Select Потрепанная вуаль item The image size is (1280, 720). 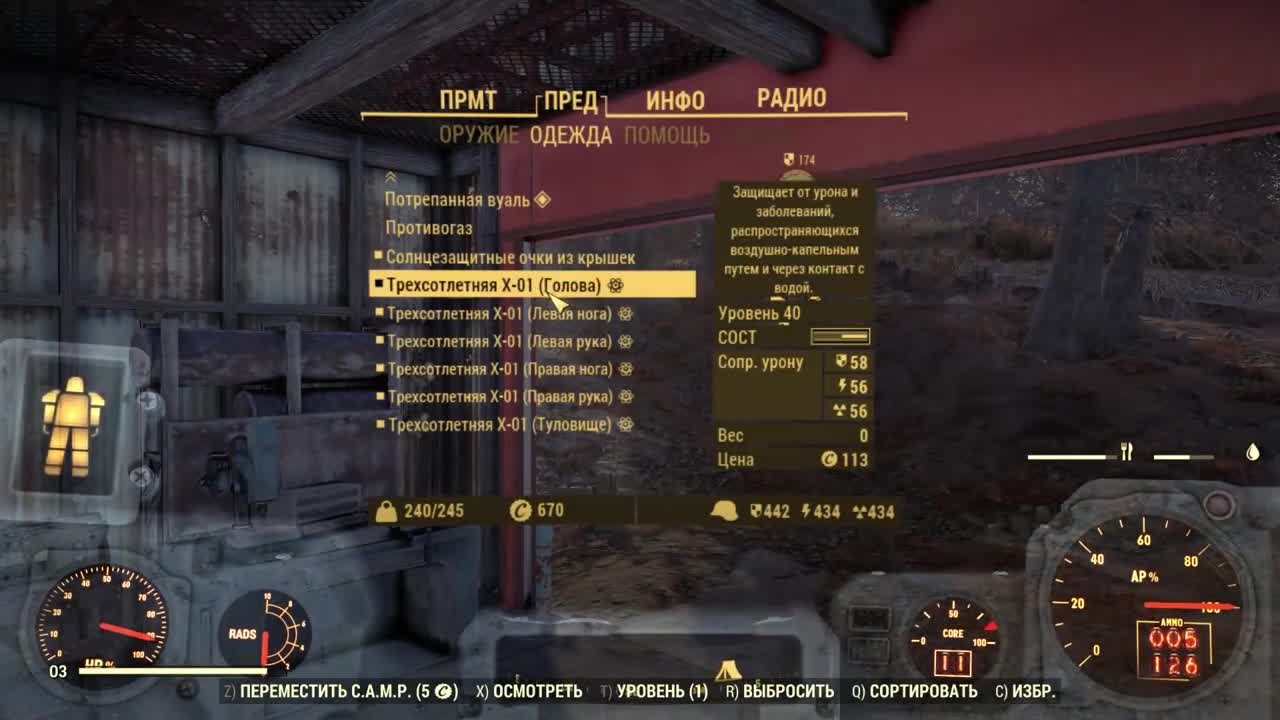pos(458,200)
